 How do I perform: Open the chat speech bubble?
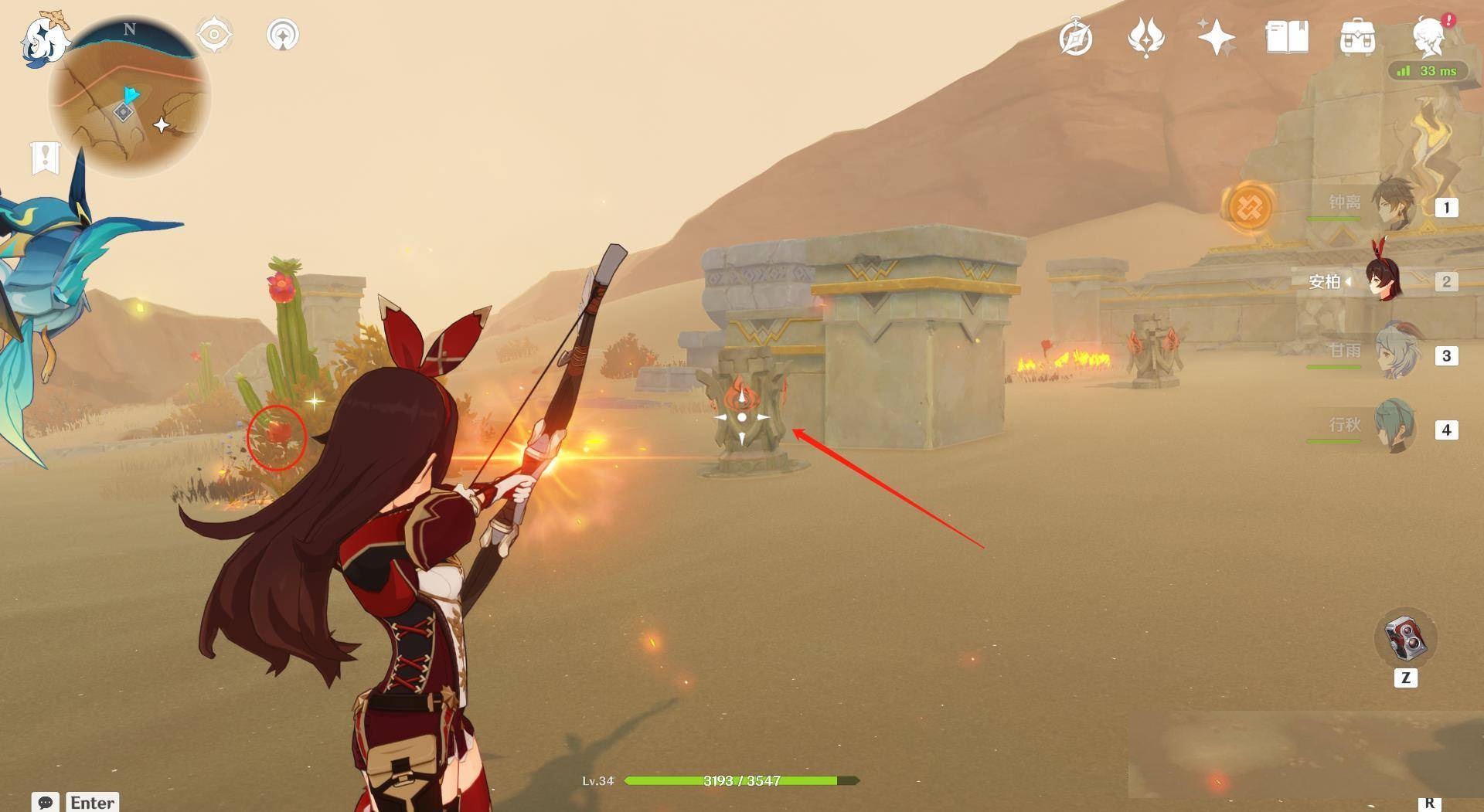click(x=45, y=802)
